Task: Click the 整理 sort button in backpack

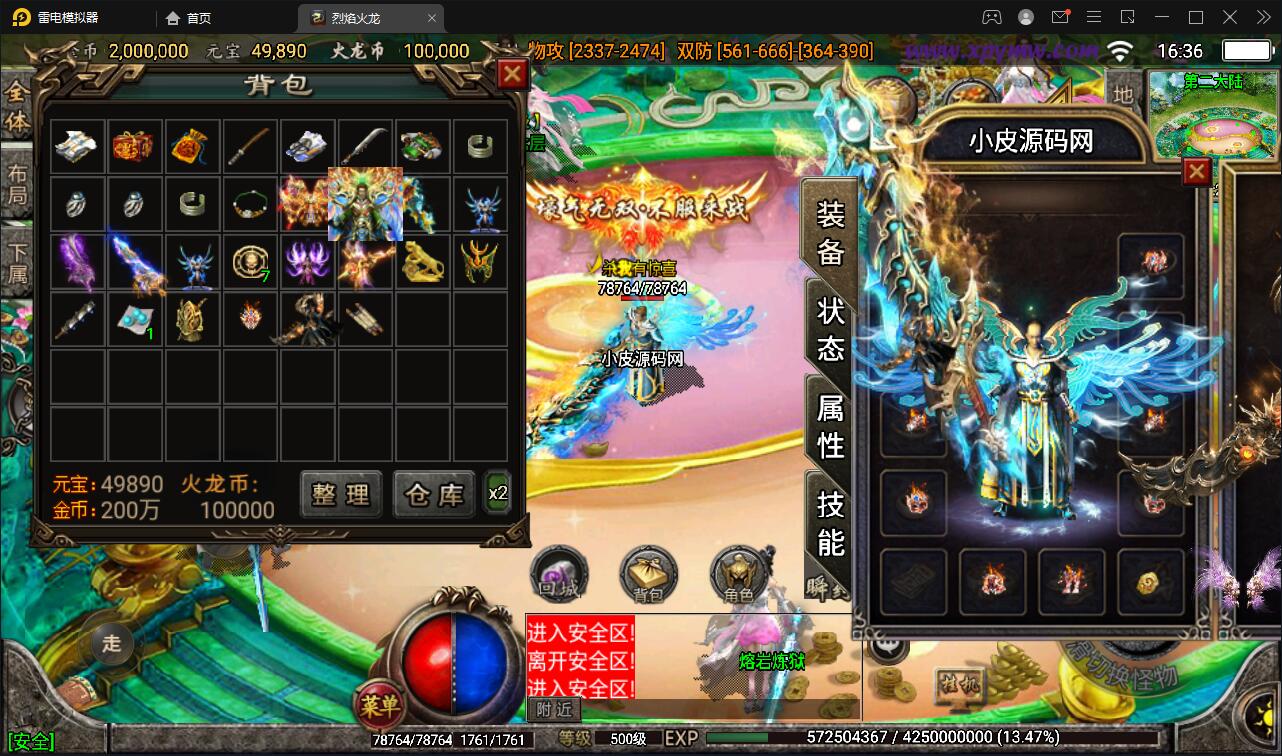Action: (x=340, y=494)
